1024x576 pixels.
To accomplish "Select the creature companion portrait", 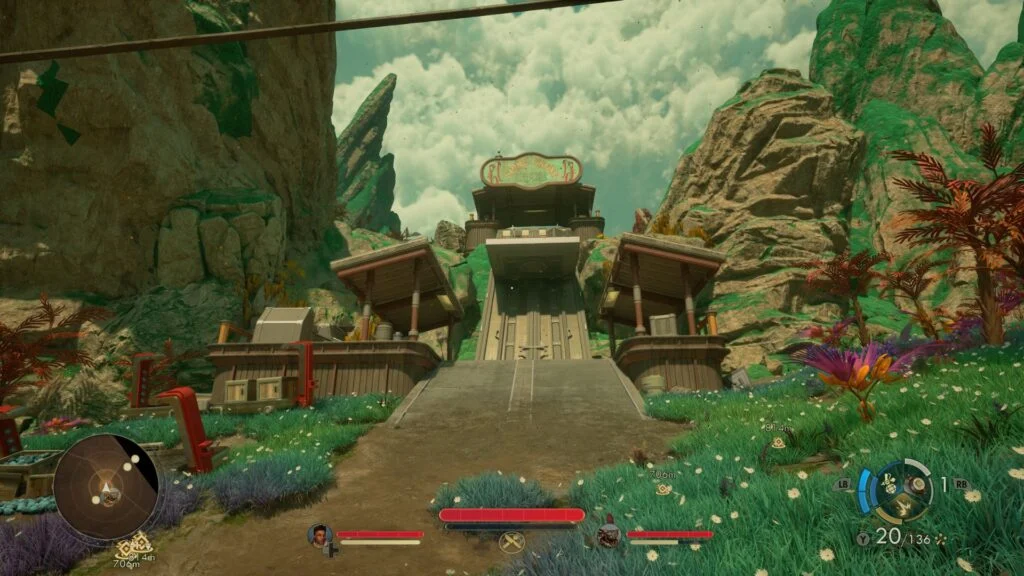I will [607, 535].
